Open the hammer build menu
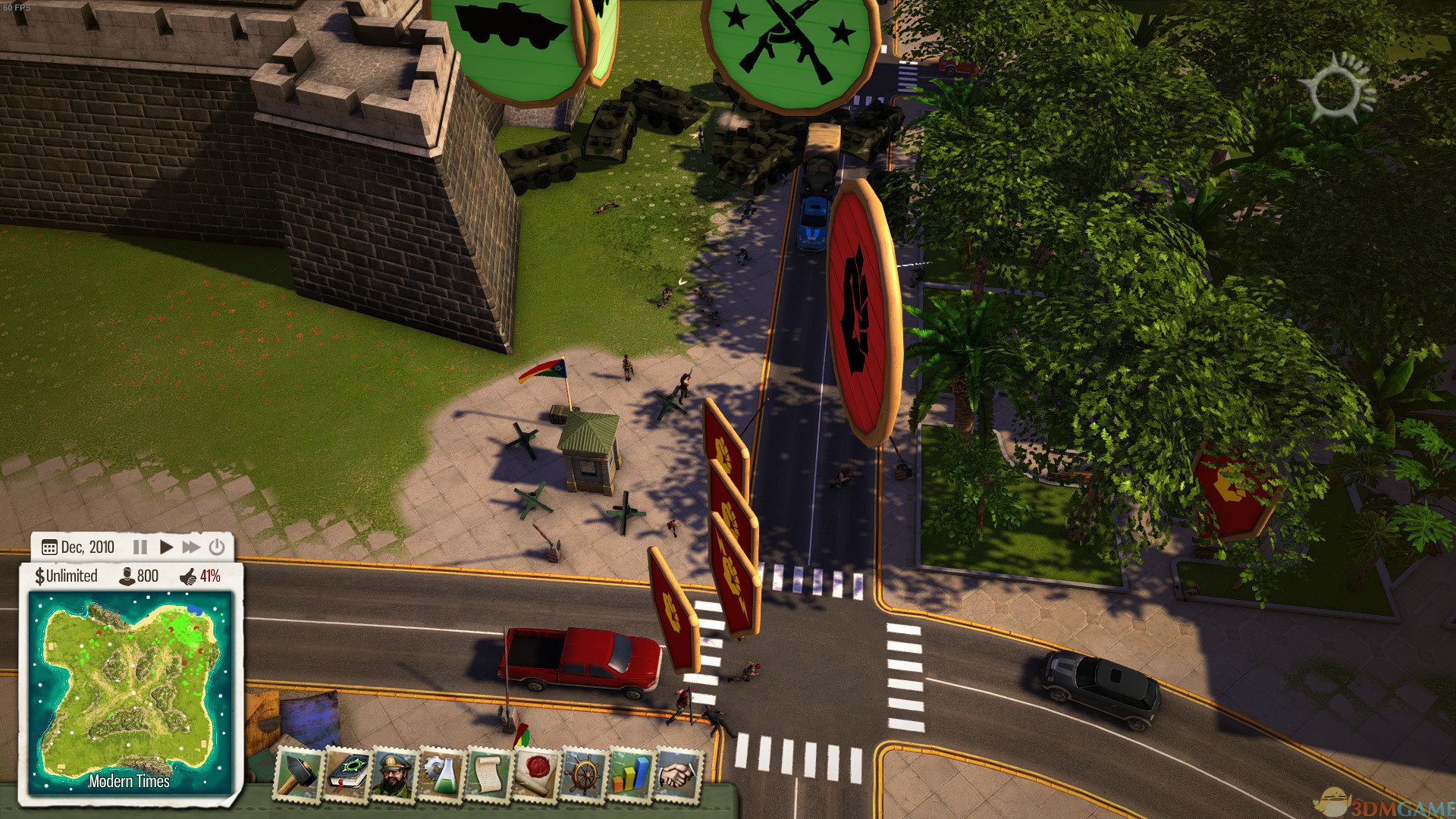The width and height of the screenshot is (1456, 819). pos(299,773)
